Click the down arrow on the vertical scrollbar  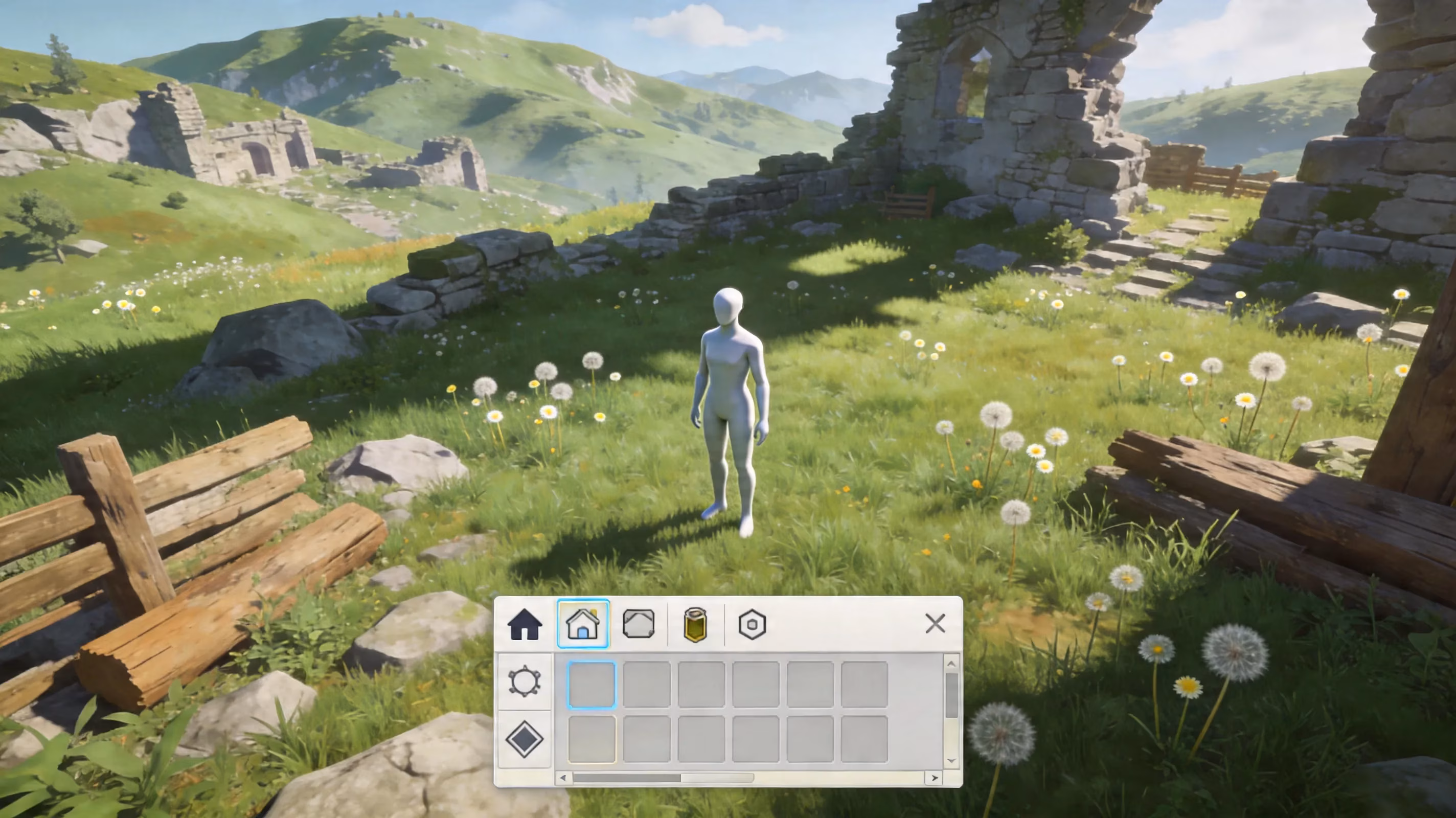pyautogui.click(x=951, y=759)
